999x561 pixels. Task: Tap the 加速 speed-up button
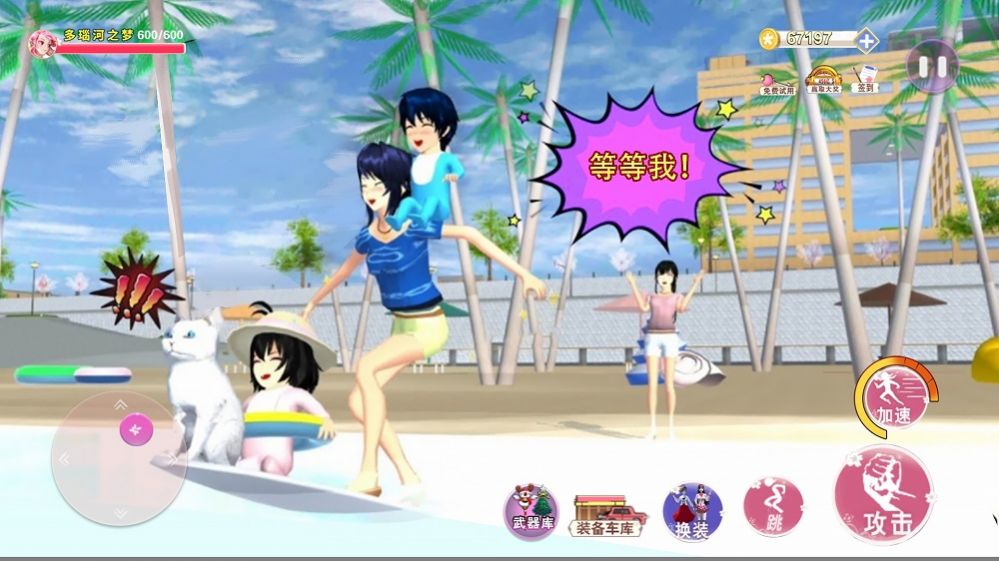[x=893, y=398]
